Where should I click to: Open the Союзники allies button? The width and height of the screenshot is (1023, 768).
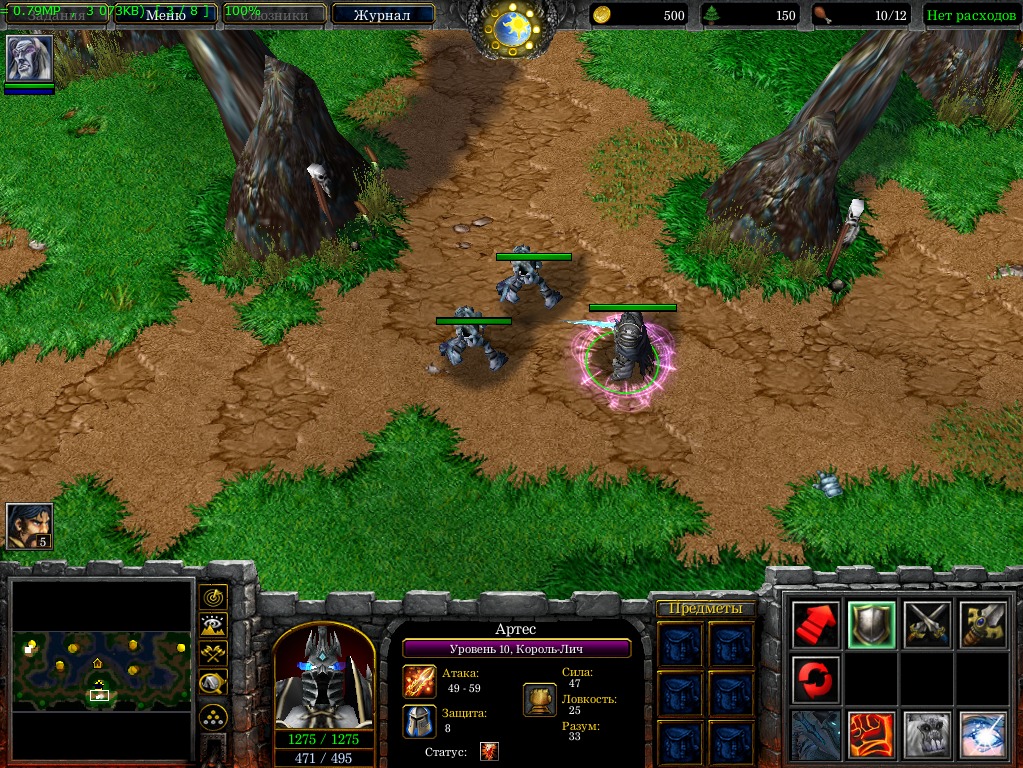click(x=273, y=15)
